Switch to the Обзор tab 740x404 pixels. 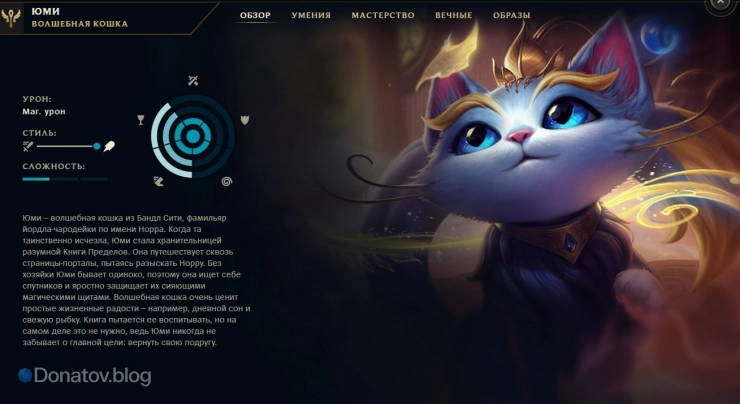(x=255, y=16)
